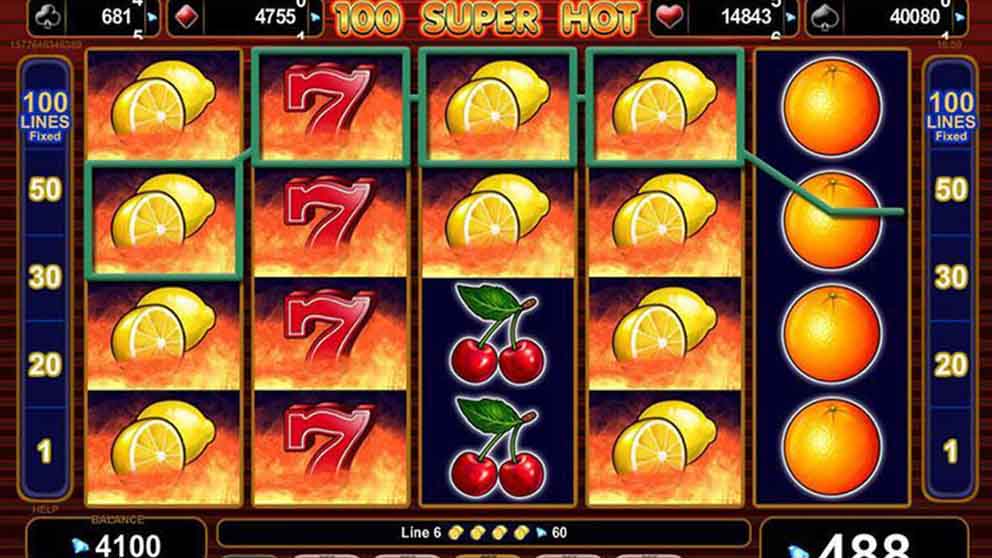Pick 1 line on the left line panel
The height and width of the screenshot is (558, 992).
pyautogui.click(x=44, y=452)
